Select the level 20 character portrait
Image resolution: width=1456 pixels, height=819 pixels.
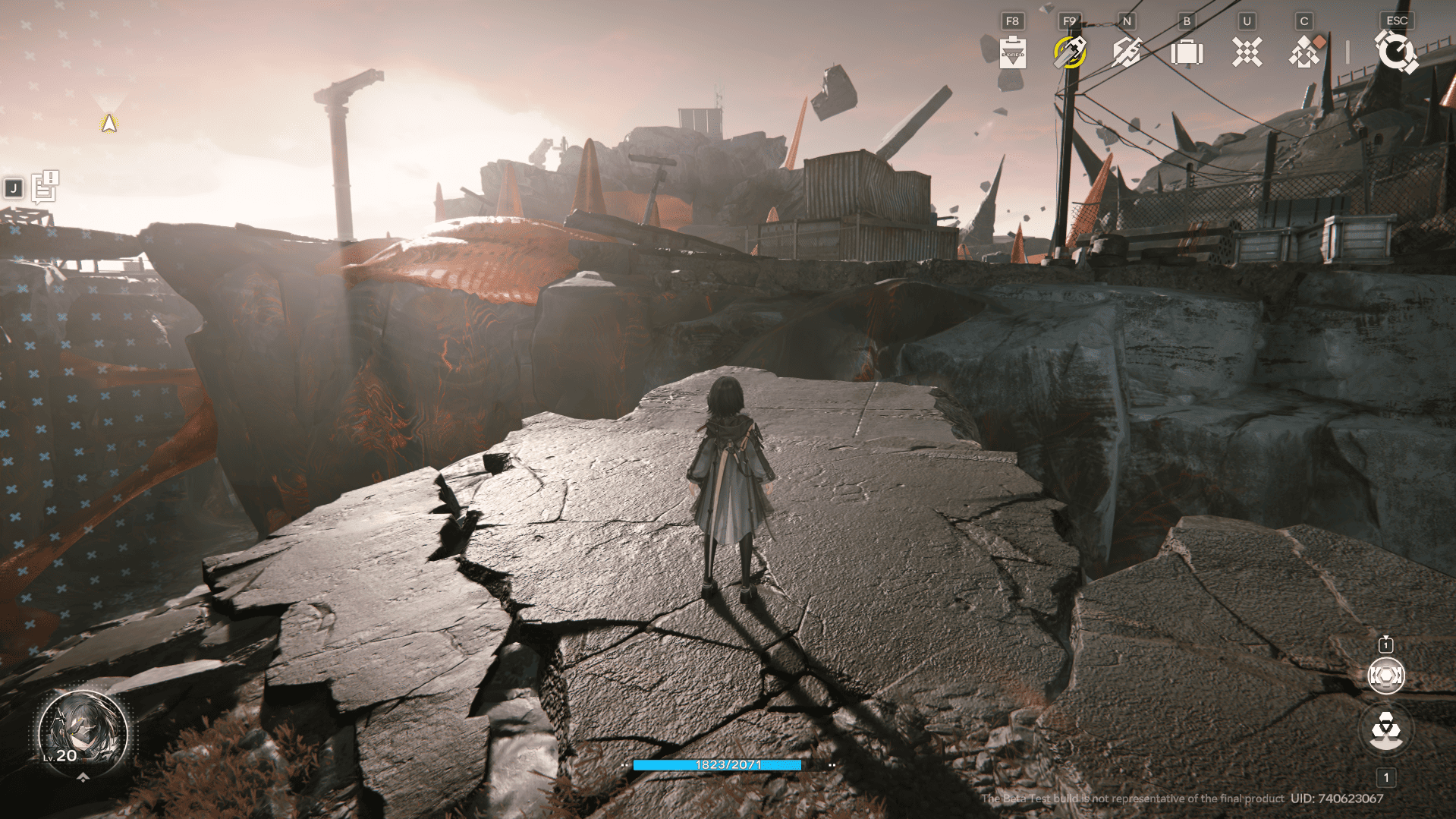[x=82, y=731]
